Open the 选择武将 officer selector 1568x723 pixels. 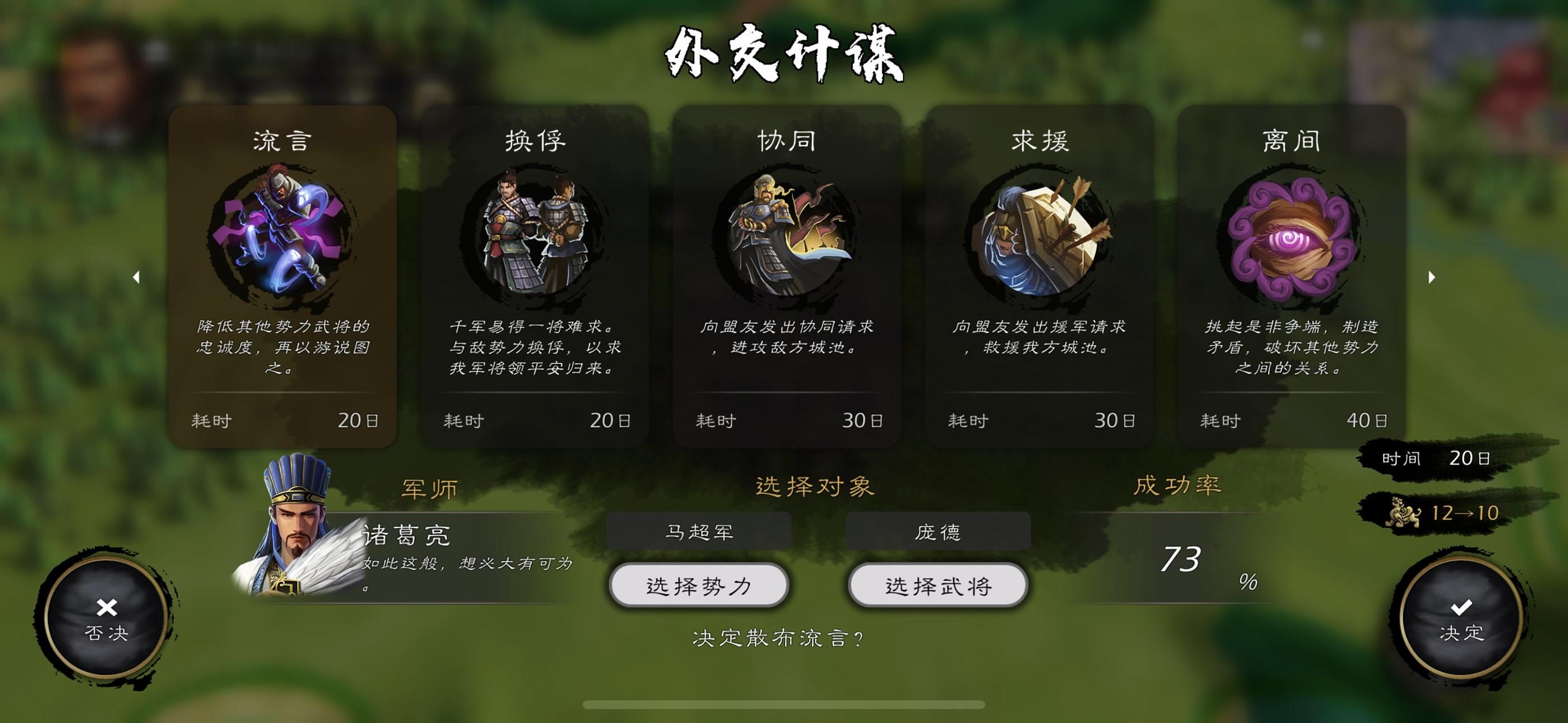[938, 586]
